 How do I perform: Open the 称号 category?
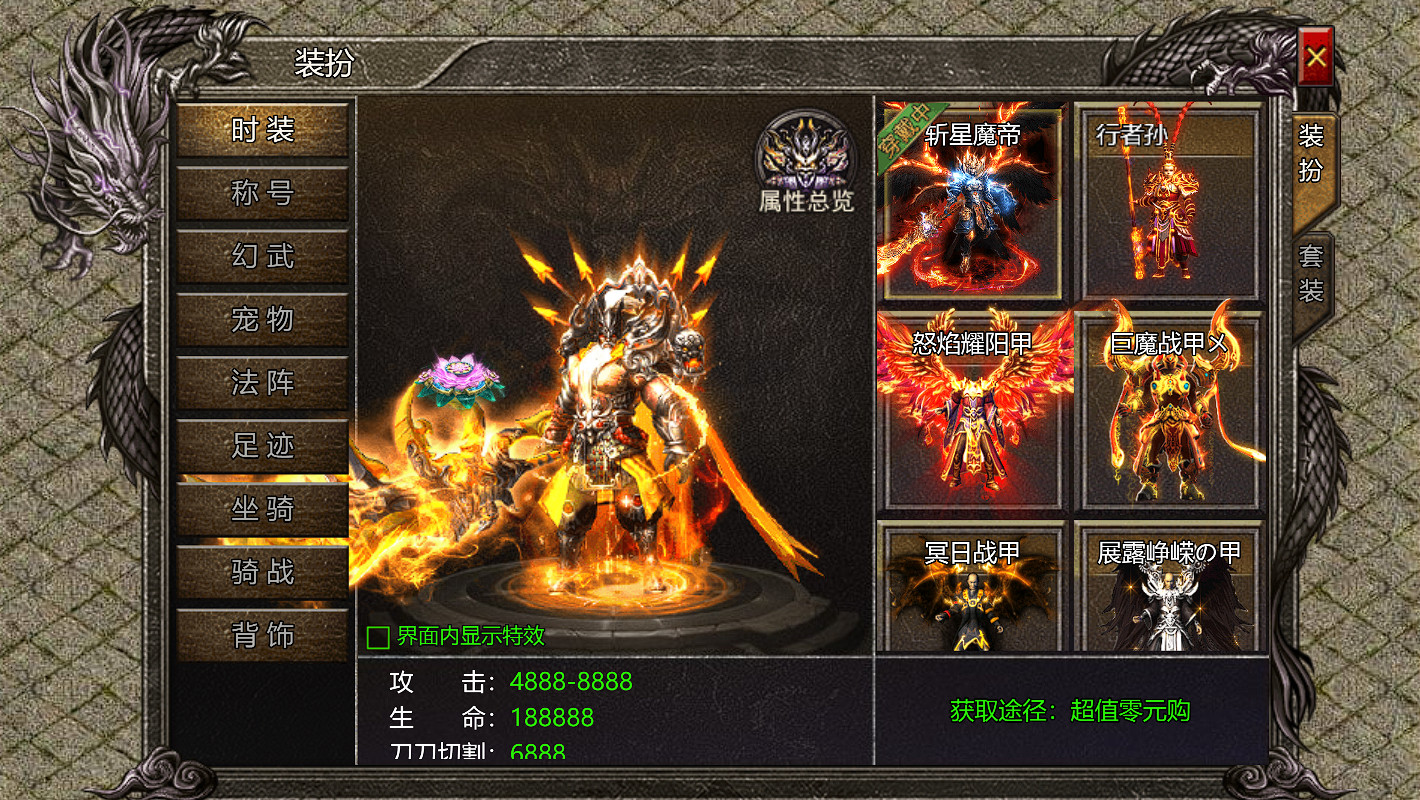(x=263, y=193)
